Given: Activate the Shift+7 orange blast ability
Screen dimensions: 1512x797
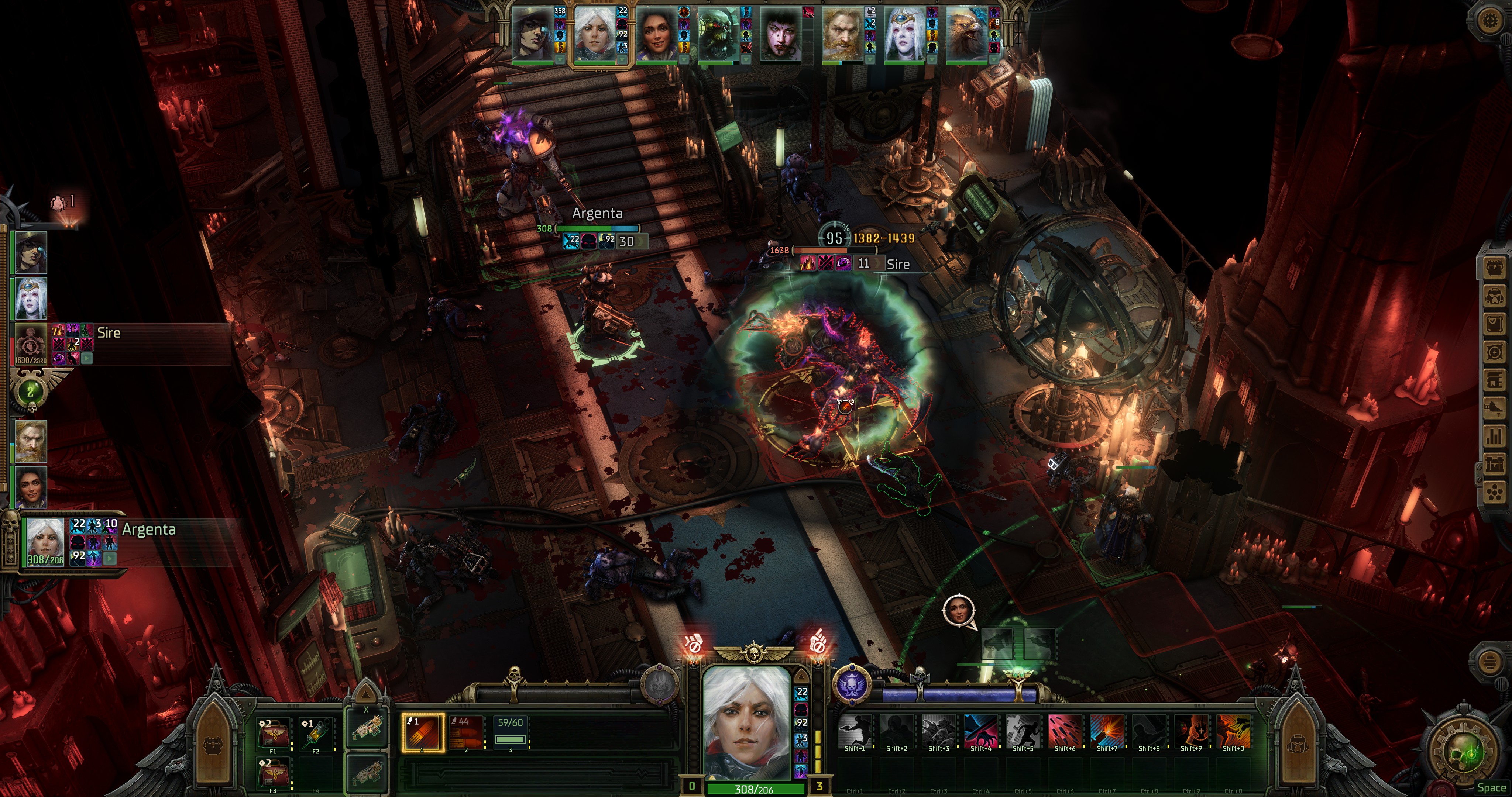Looking at the screenshot, I should (1106, 731).
